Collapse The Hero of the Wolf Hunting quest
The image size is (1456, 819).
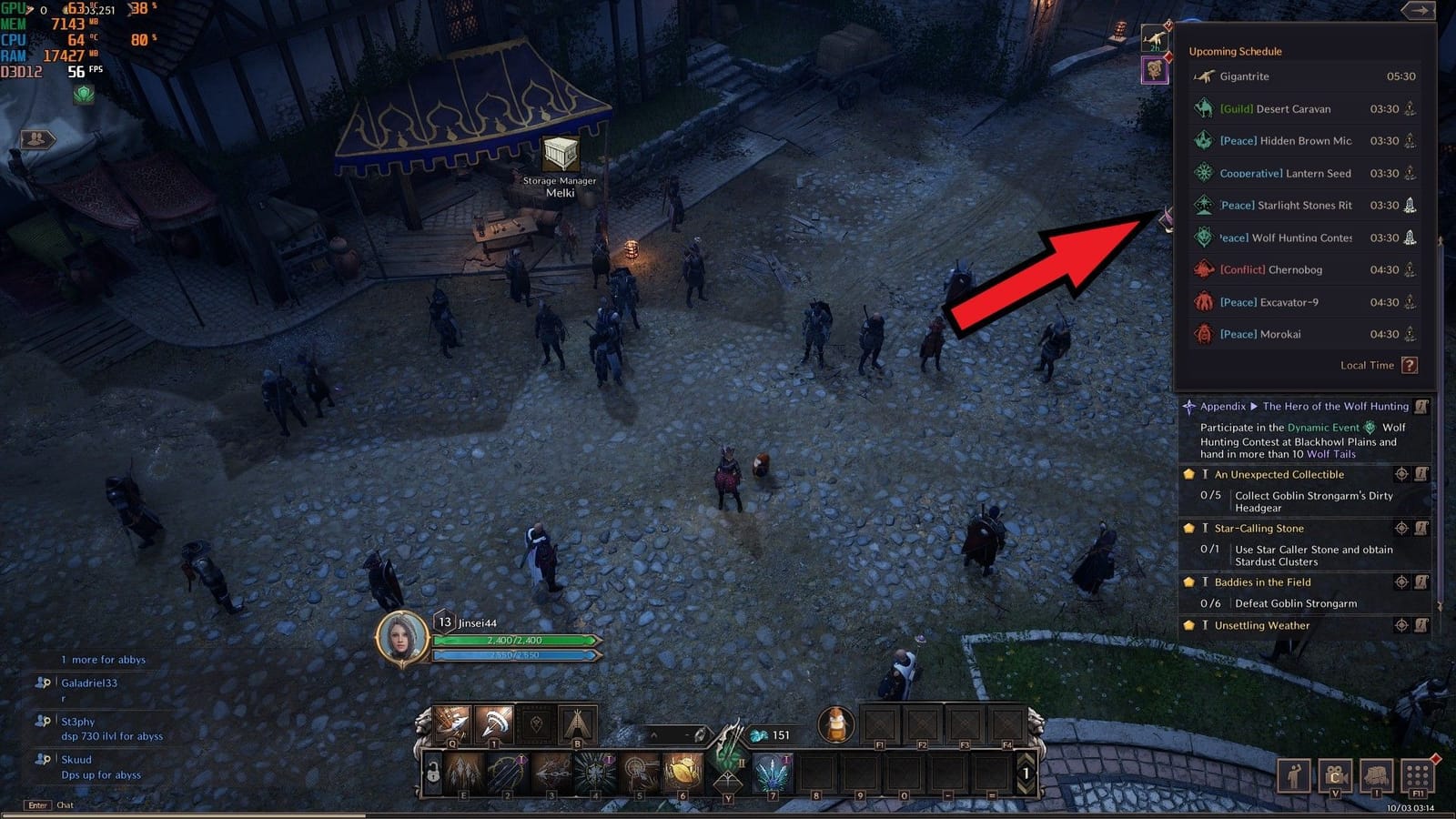[x=1253, y=407]
